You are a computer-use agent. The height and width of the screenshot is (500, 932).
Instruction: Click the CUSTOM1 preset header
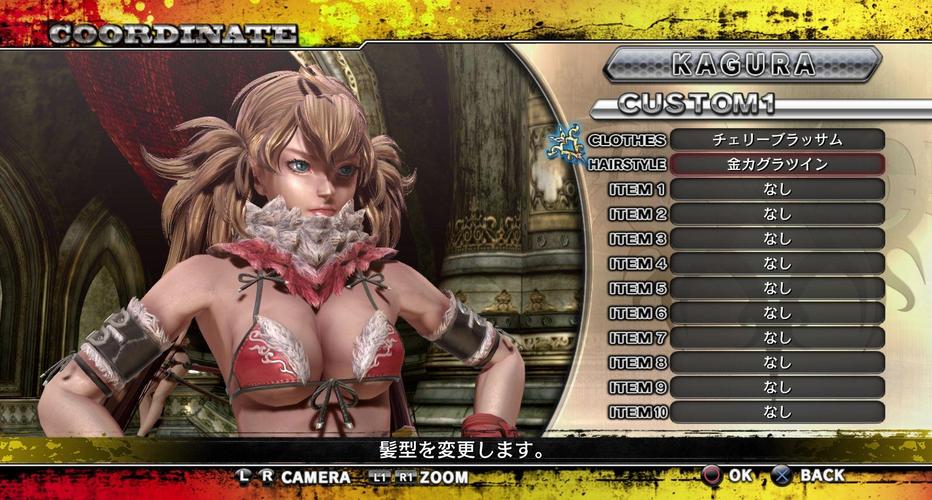(x=696, y=104)
